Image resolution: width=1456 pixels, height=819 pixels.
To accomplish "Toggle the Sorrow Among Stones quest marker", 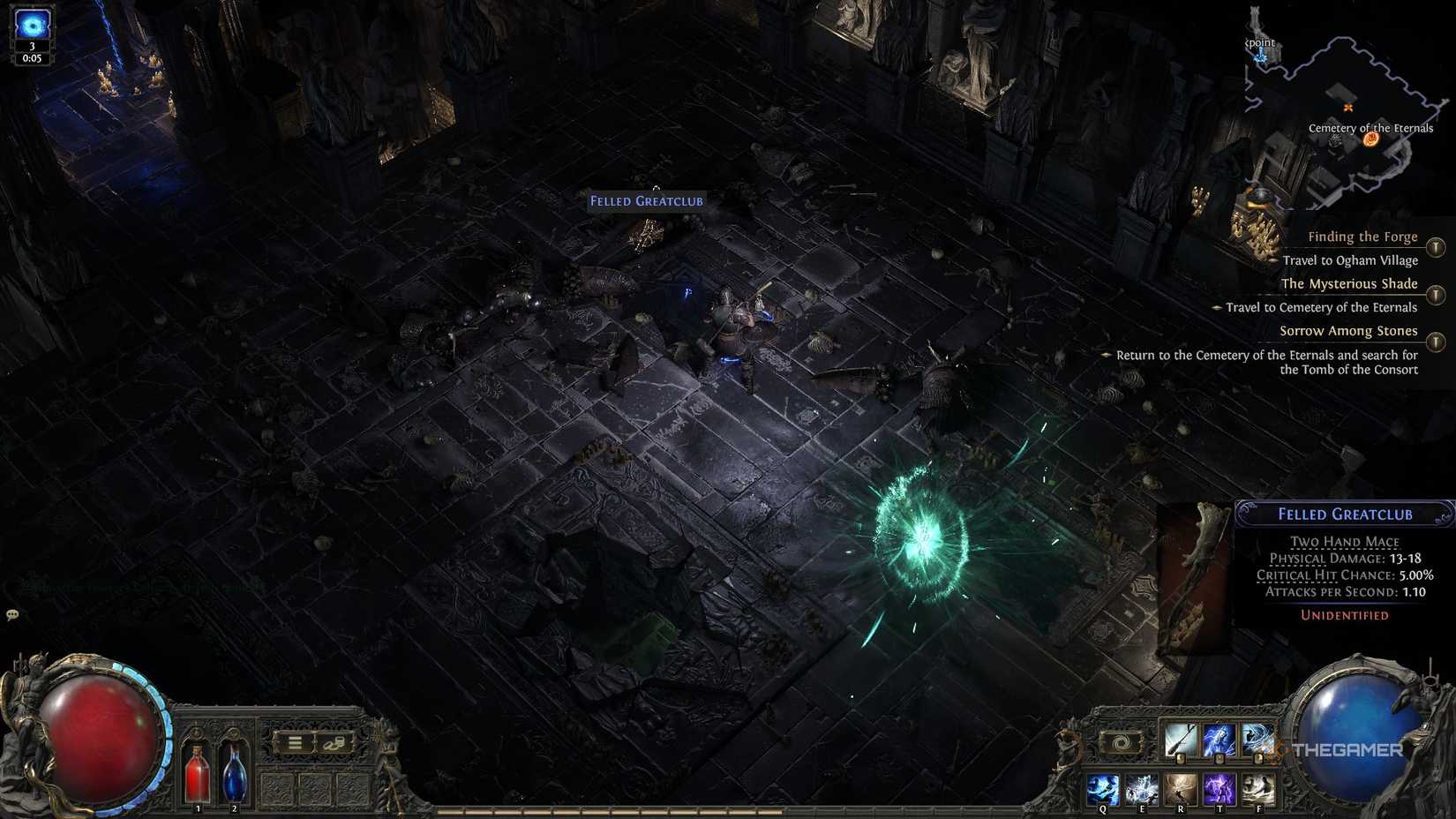I will coord(1437,339).
